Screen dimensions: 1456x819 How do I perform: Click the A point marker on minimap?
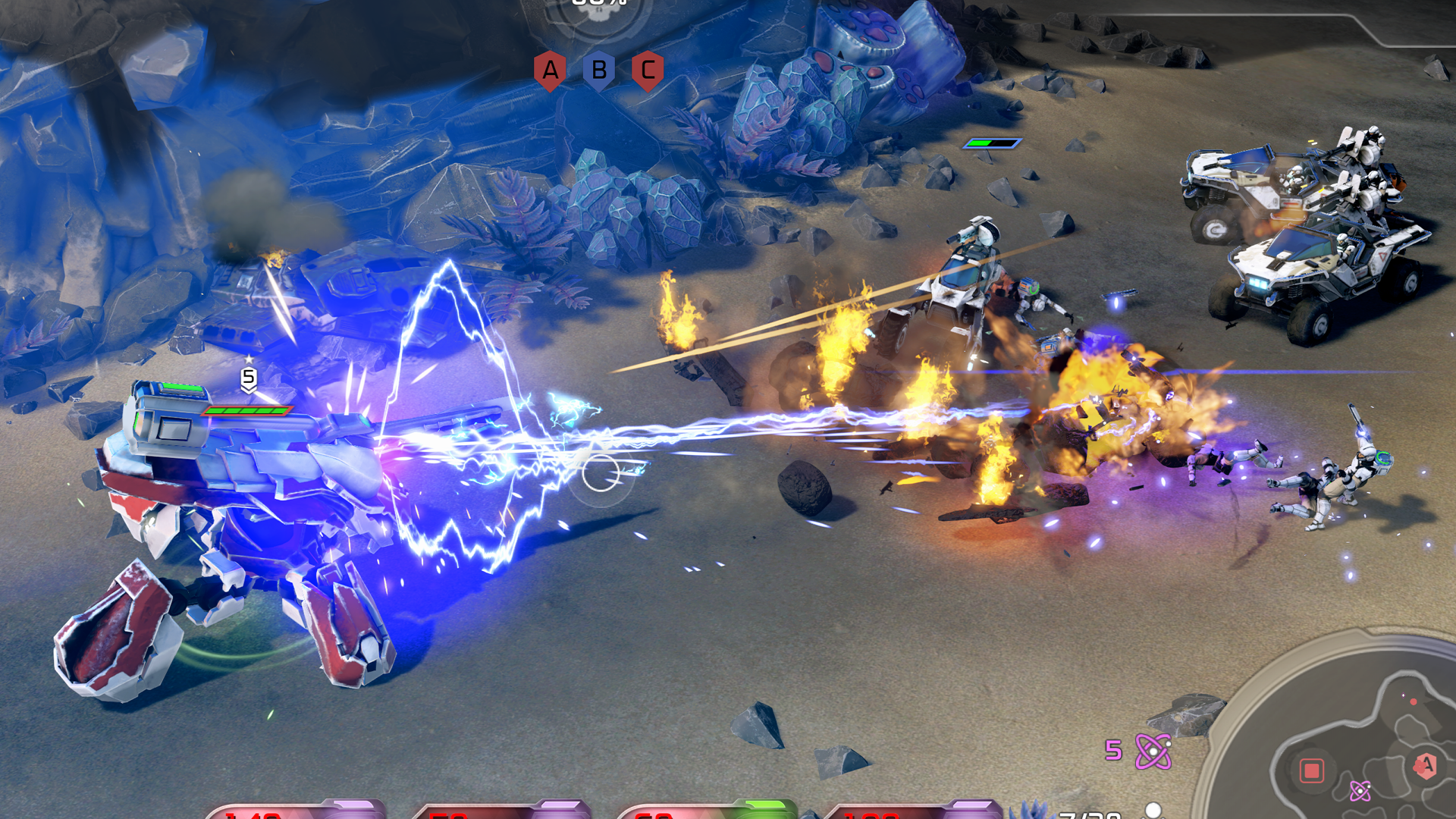(x=1426, y=765)
